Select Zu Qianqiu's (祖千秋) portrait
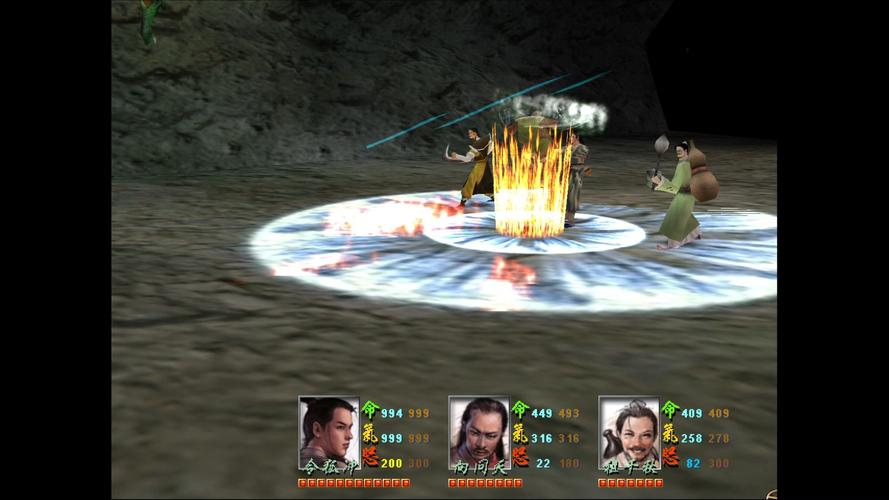889x500 pixels. click(628, 431)
